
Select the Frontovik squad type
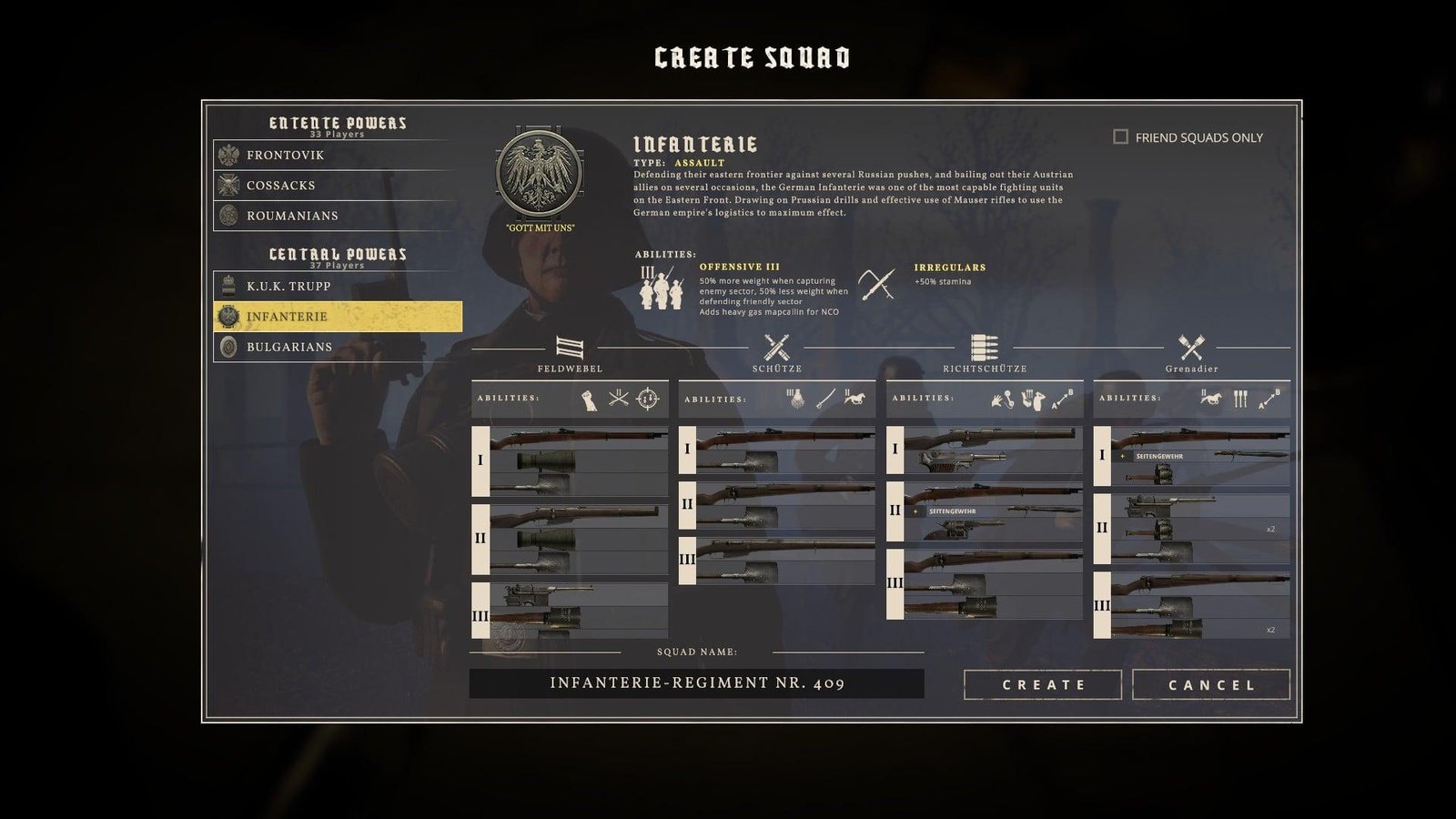point(337,155)
